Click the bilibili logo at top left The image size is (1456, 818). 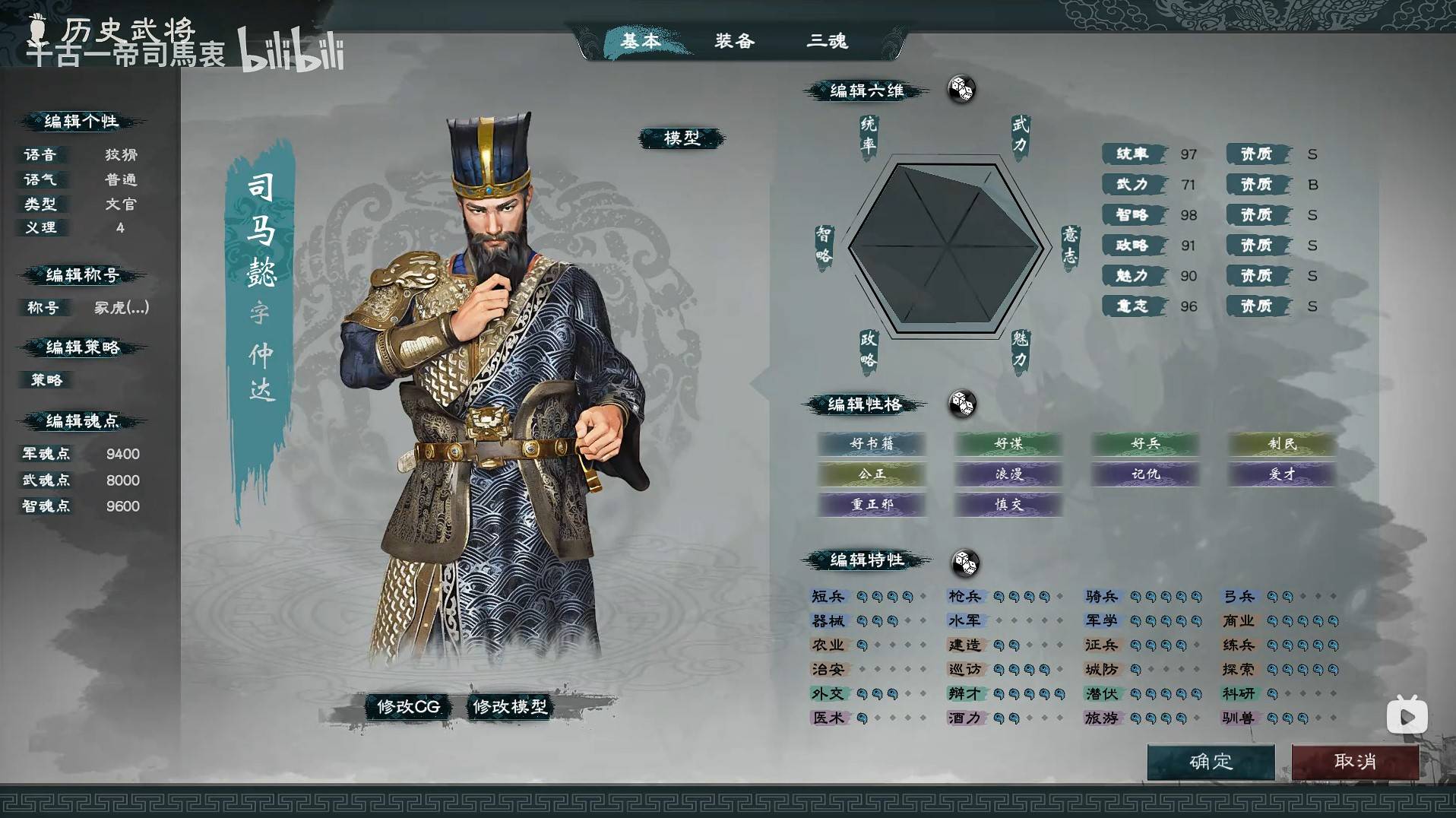(289, 52)
